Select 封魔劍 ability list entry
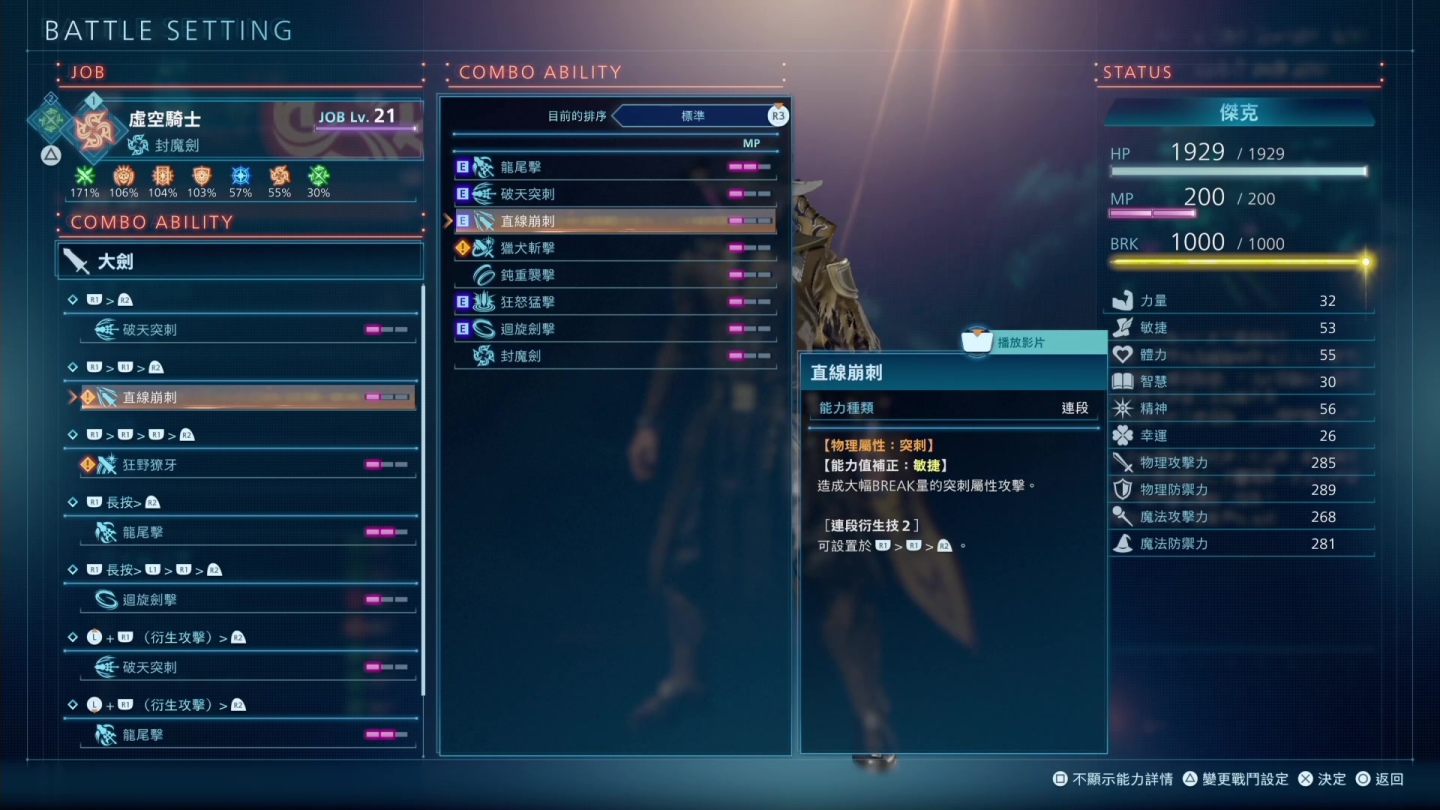 click(615, 356)
